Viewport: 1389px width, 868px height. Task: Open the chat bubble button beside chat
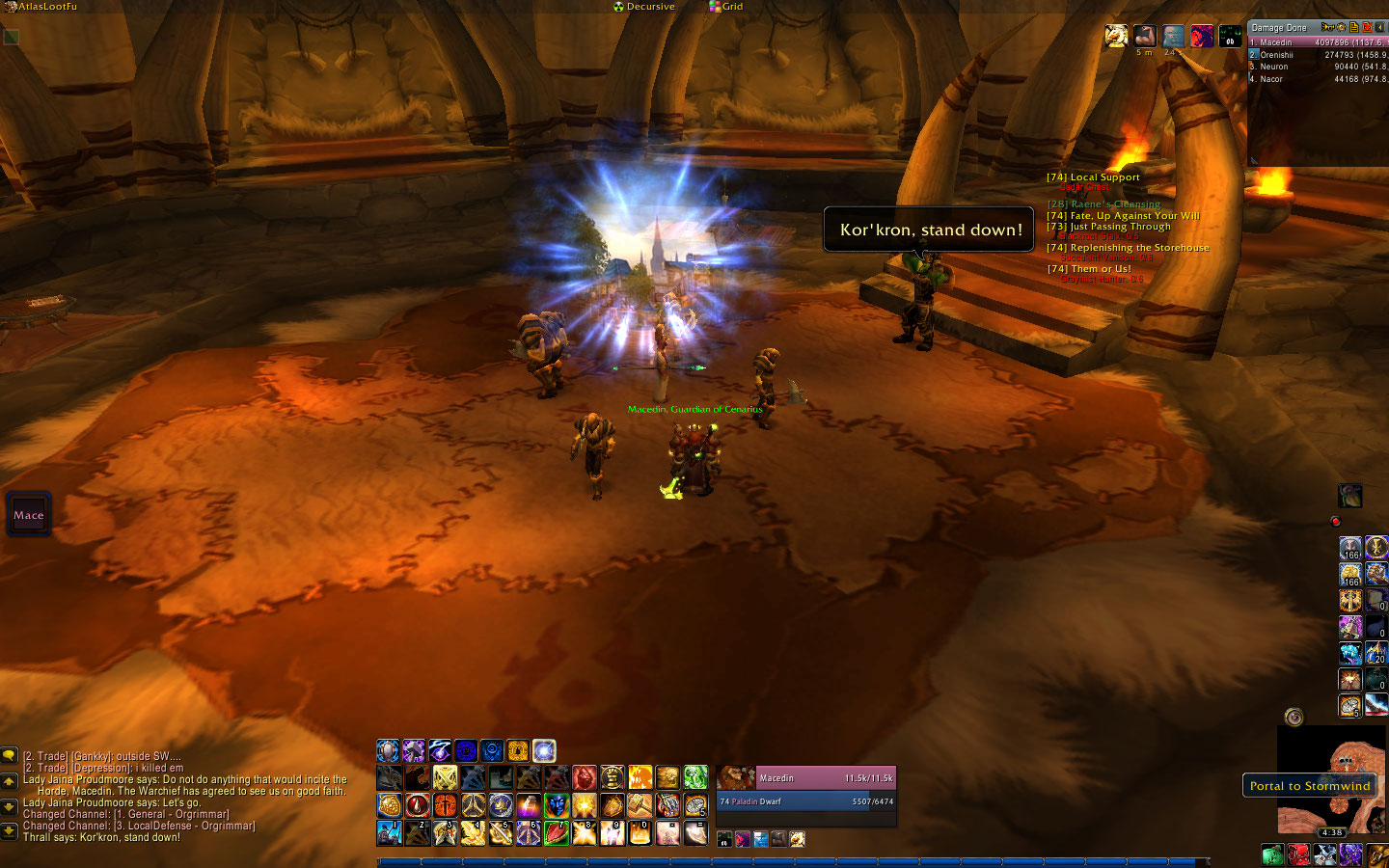(10, 756)
